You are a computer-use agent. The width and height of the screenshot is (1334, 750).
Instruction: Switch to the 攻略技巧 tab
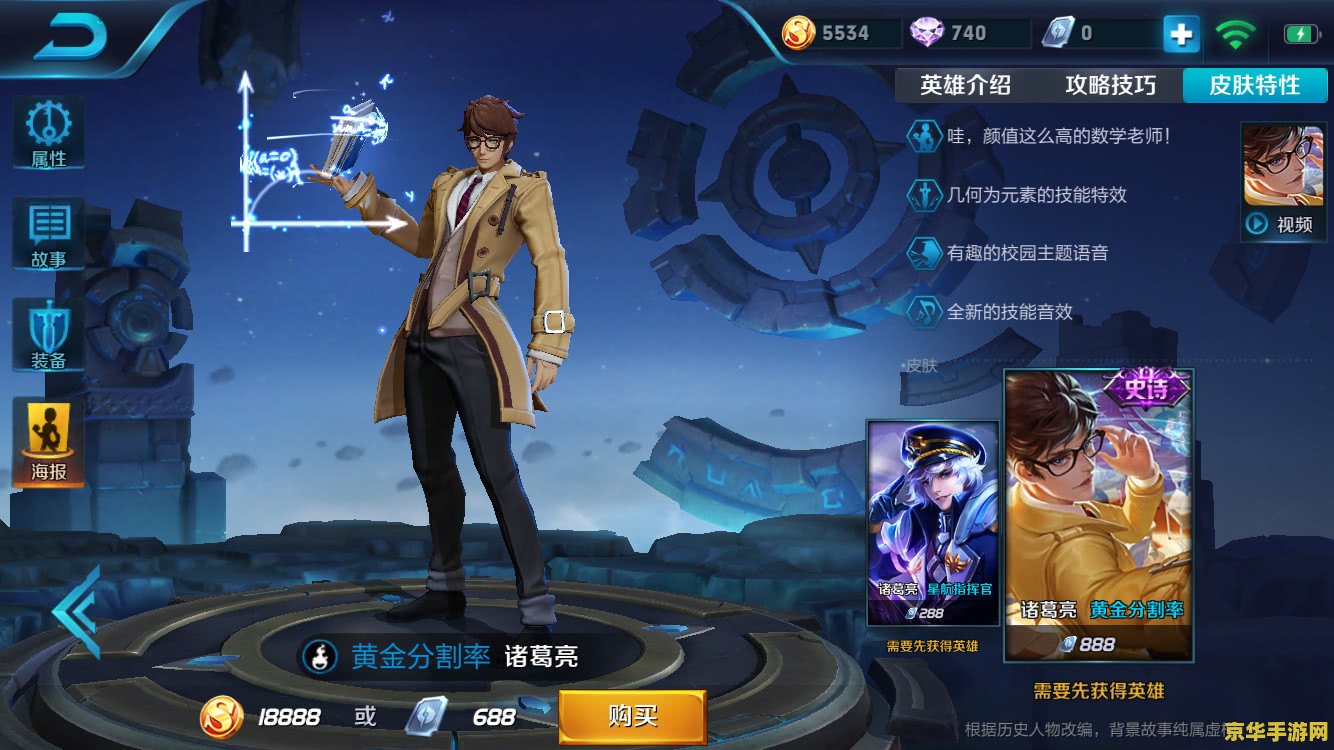click(1110, 85)
